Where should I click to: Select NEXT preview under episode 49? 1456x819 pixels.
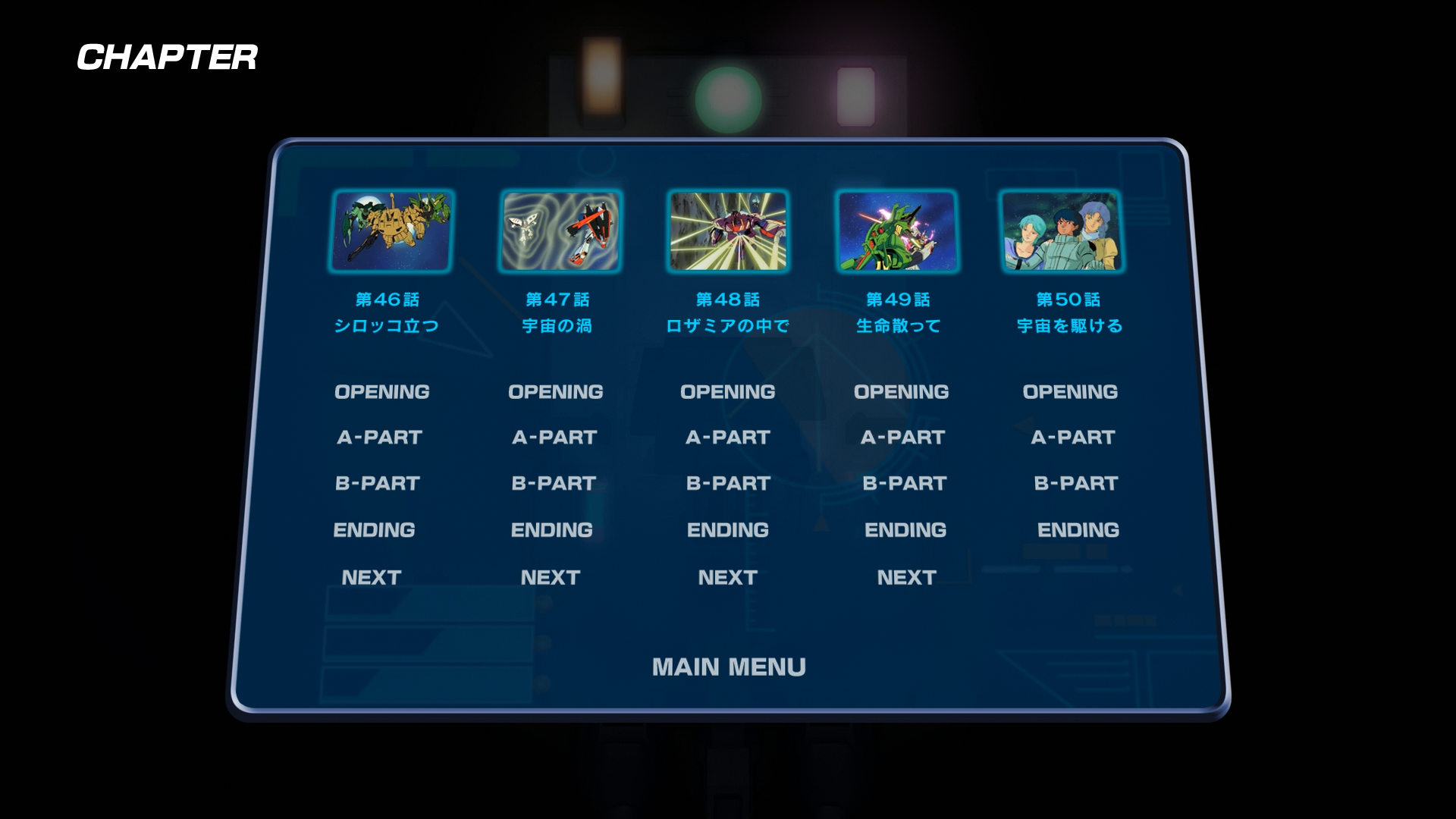[x=907, y=578]
